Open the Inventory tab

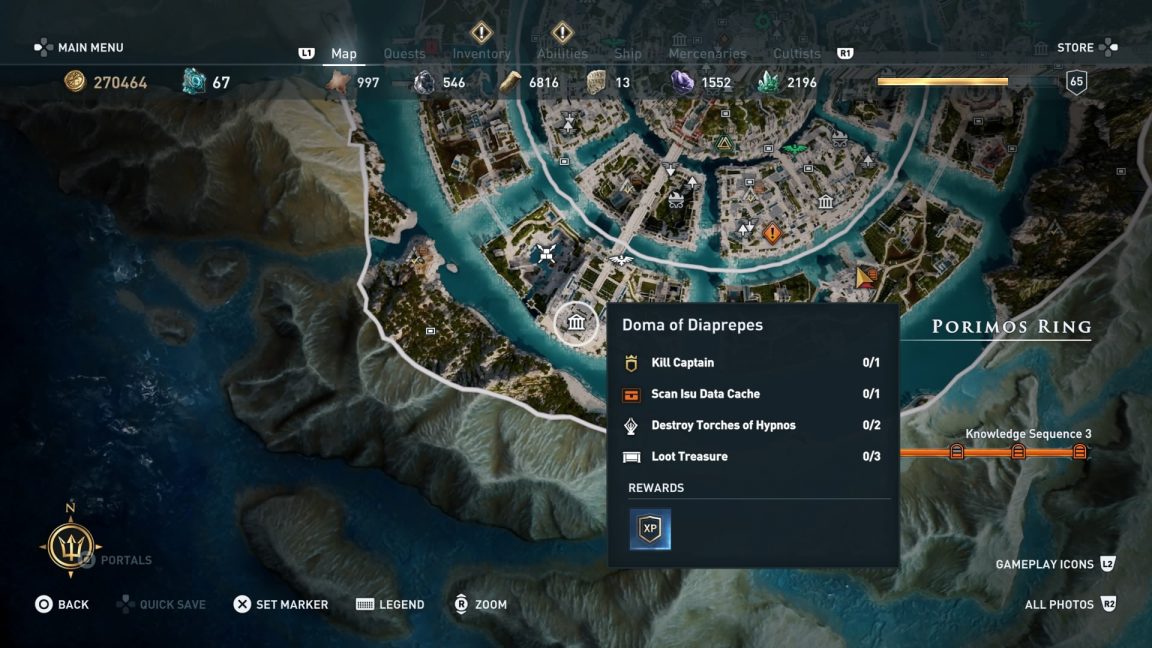coord(481,54)
